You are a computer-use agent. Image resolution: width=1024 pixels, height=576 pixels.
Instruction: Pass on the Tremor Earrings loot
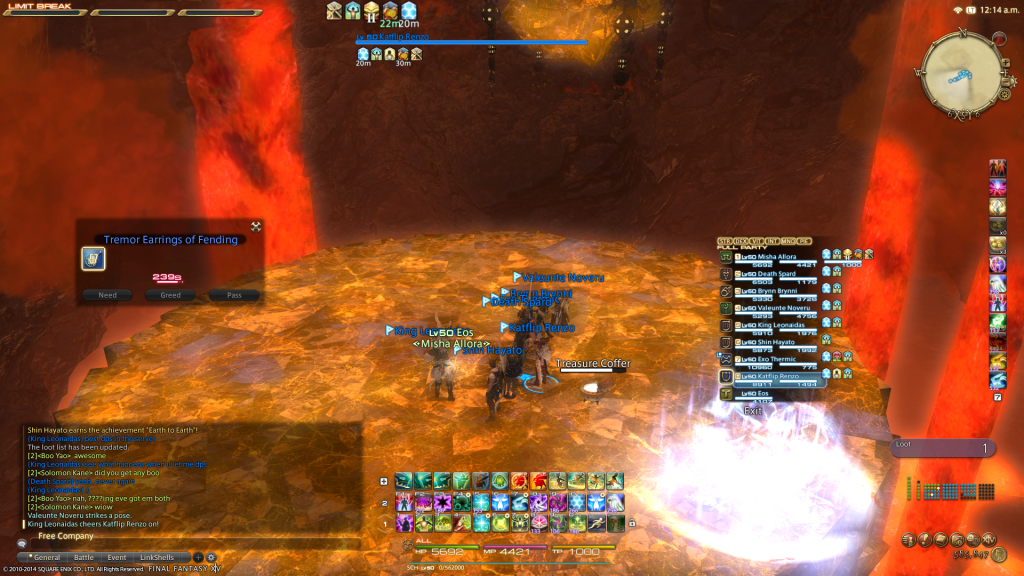[234, 295]
